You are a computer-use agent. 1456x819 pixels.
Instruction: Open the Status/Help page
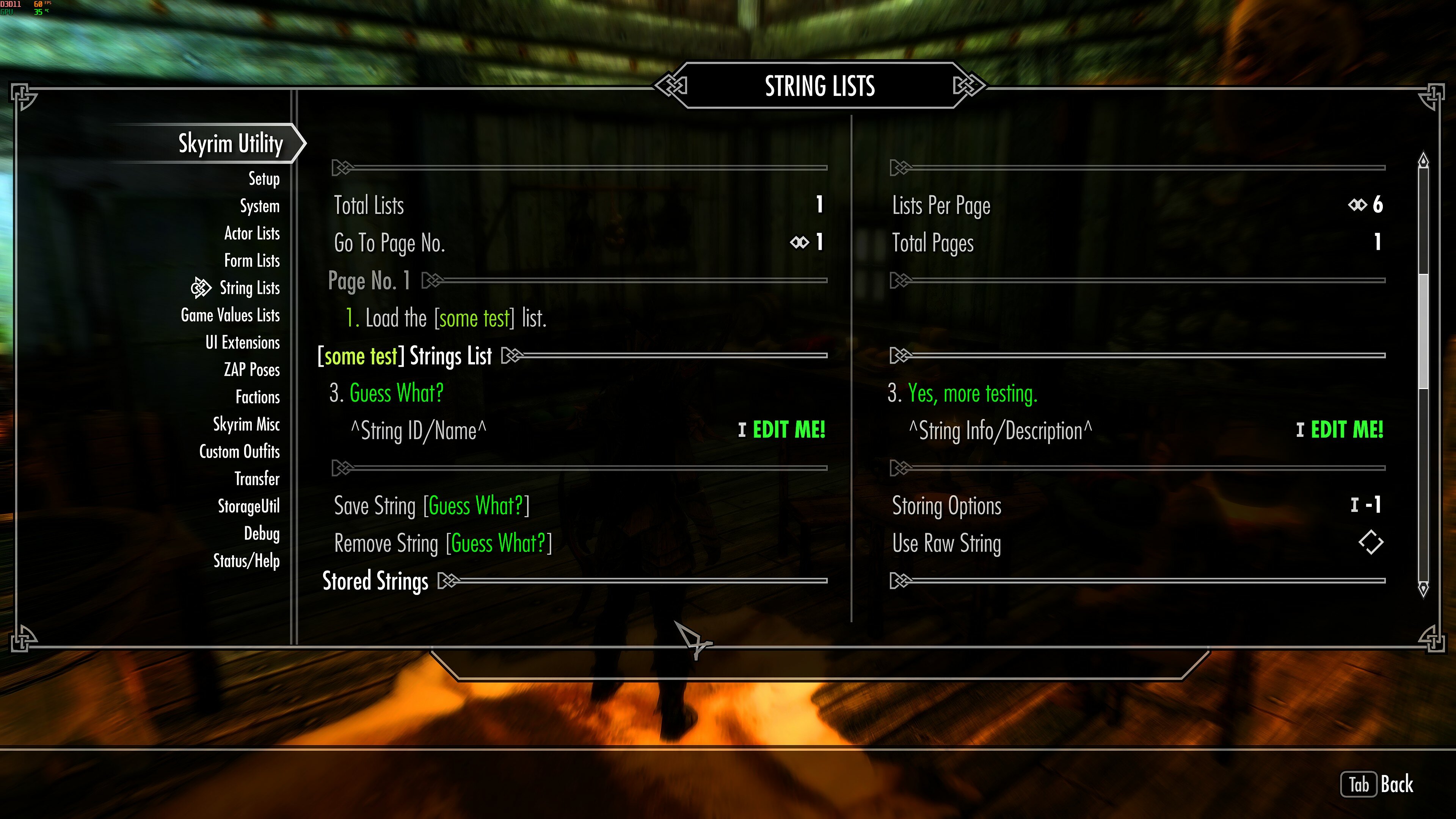[246, 561]
